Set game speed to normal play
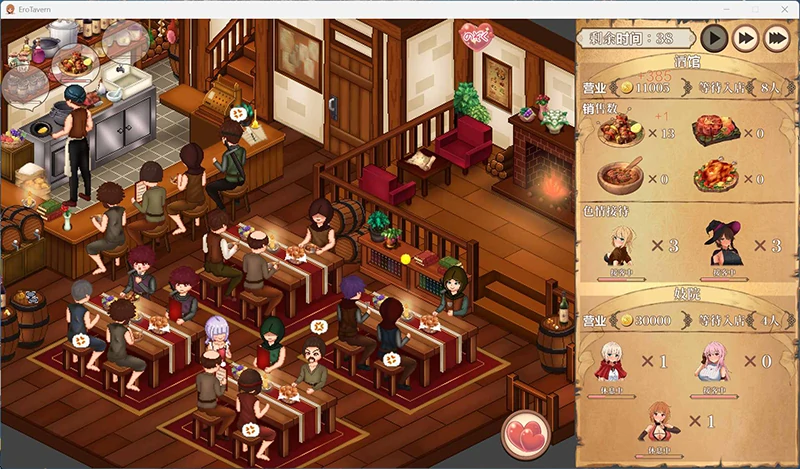This screenshot has width=800, height=469. 713,38
